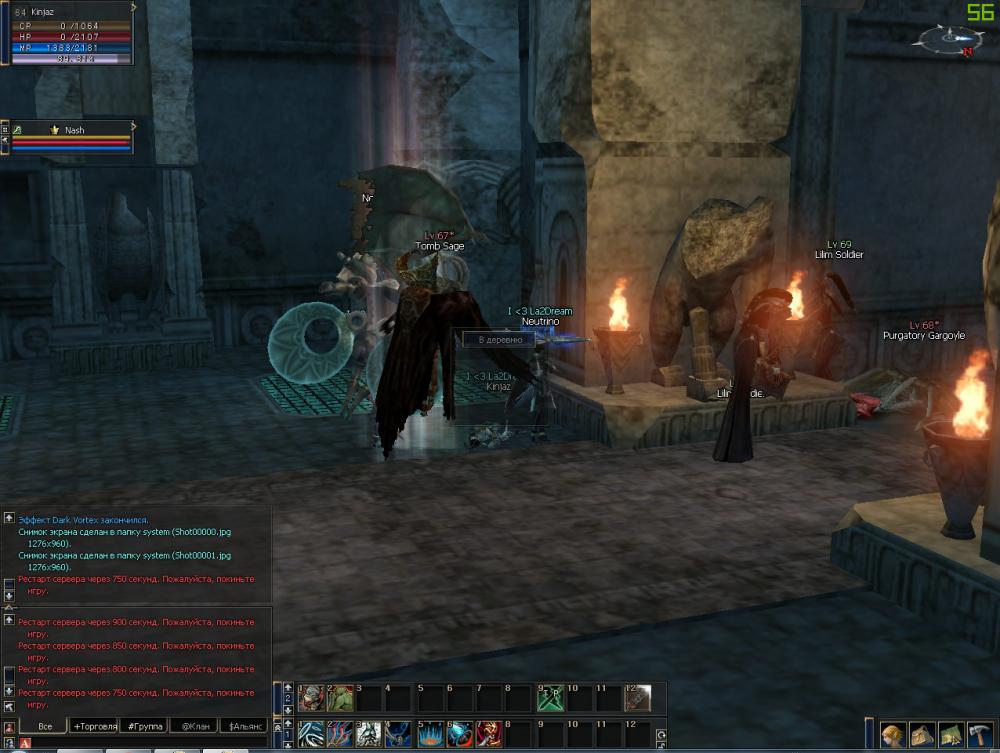The height and width of the screenshot is (753, 1000).
Task: Use the red helmeted warrior slot on upper bar
Action: pyautogui.click(x=311, y=697)
